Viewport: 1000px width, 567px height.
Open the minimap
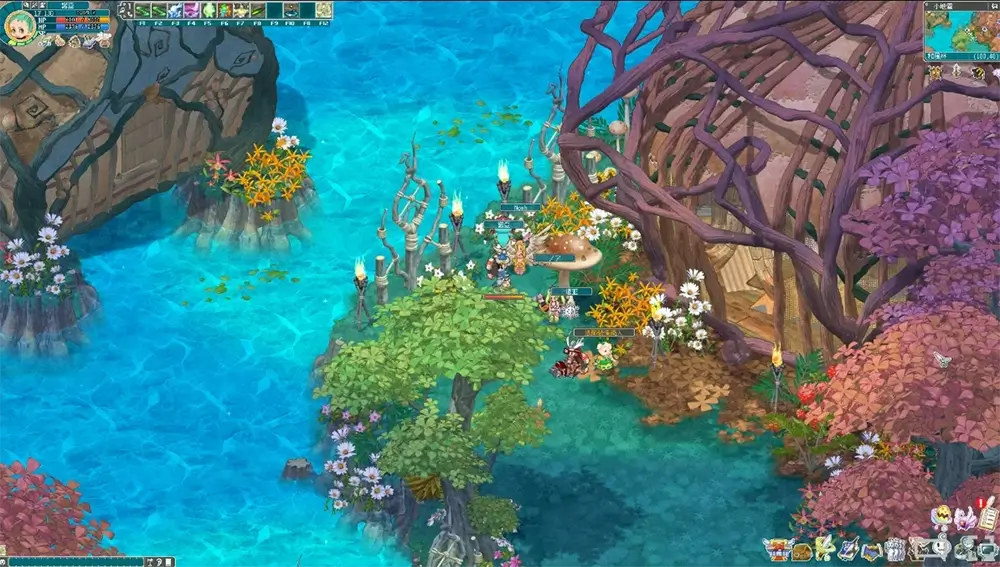point(960,34)
